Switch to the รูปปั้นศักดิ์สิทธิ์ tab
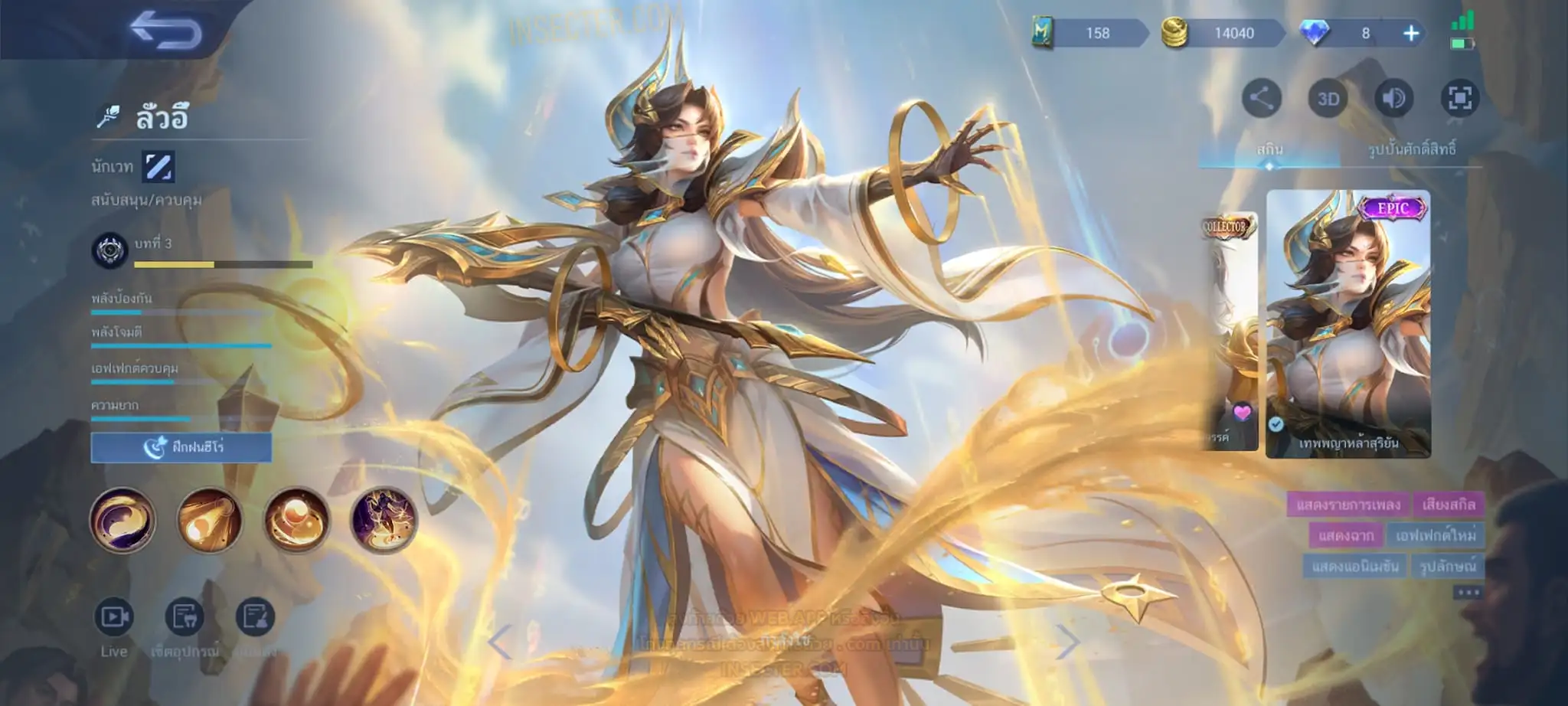Image resolution: width=1568 pixels, height=706 pixels. pyautogui.click(x=1412, y=149)
